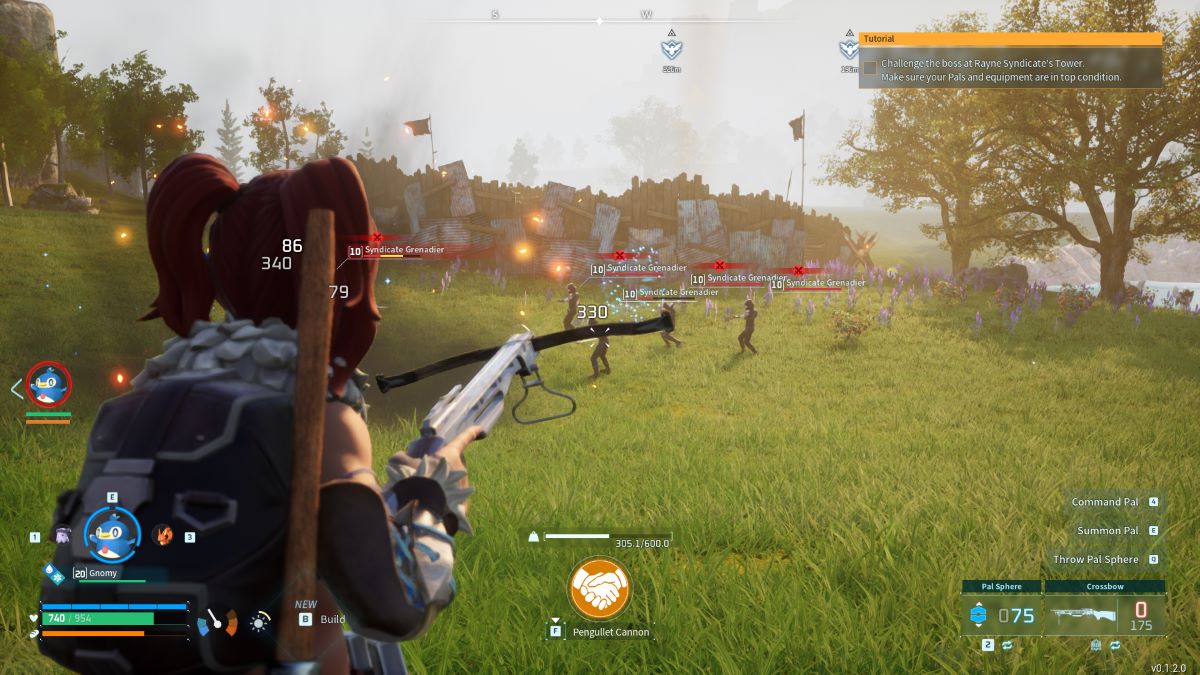Select the Pal Sphere slot
The height and width of the screenshot is (675, 1200).
1000,614
